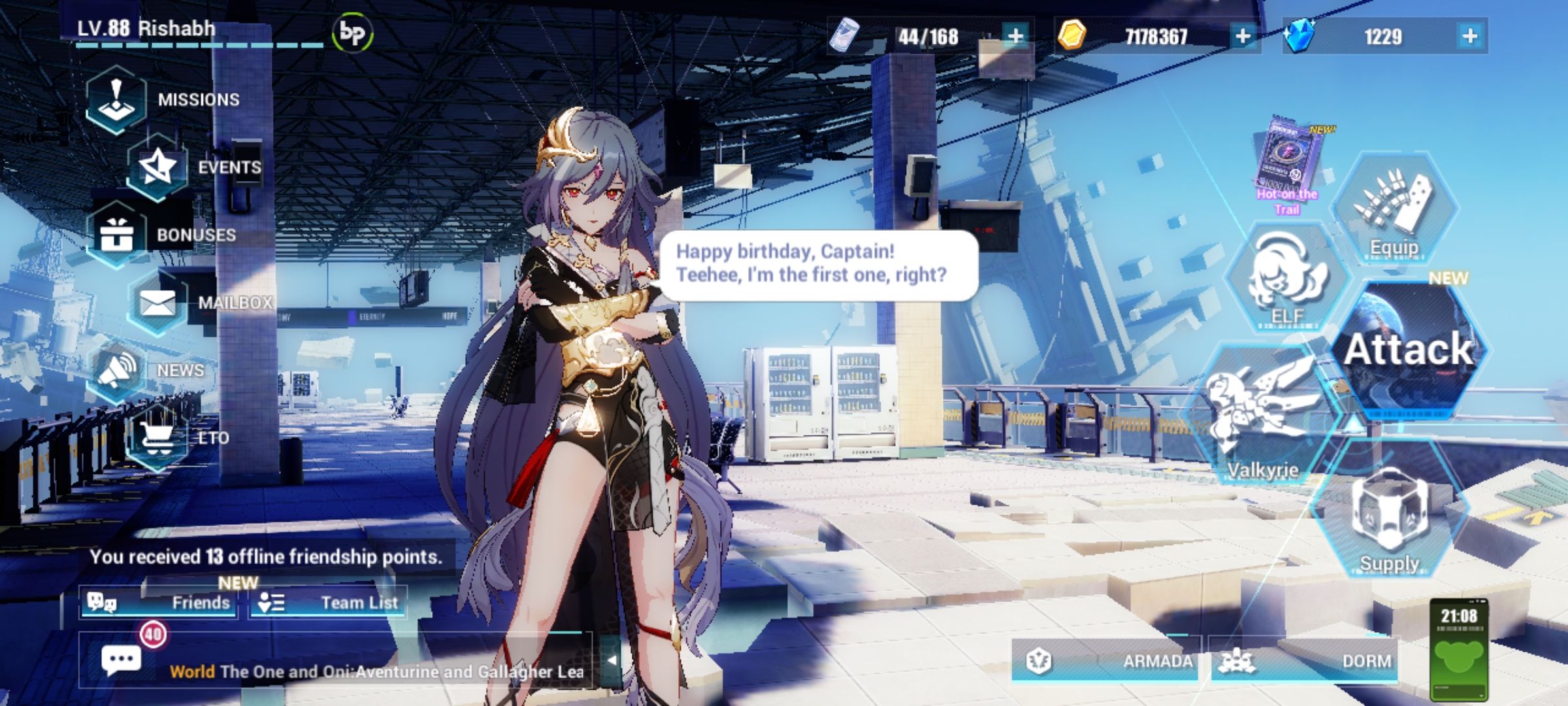Open the BP battle pass
The width and height of the screenshot is (1568, 706).
(x=353, y=31)
